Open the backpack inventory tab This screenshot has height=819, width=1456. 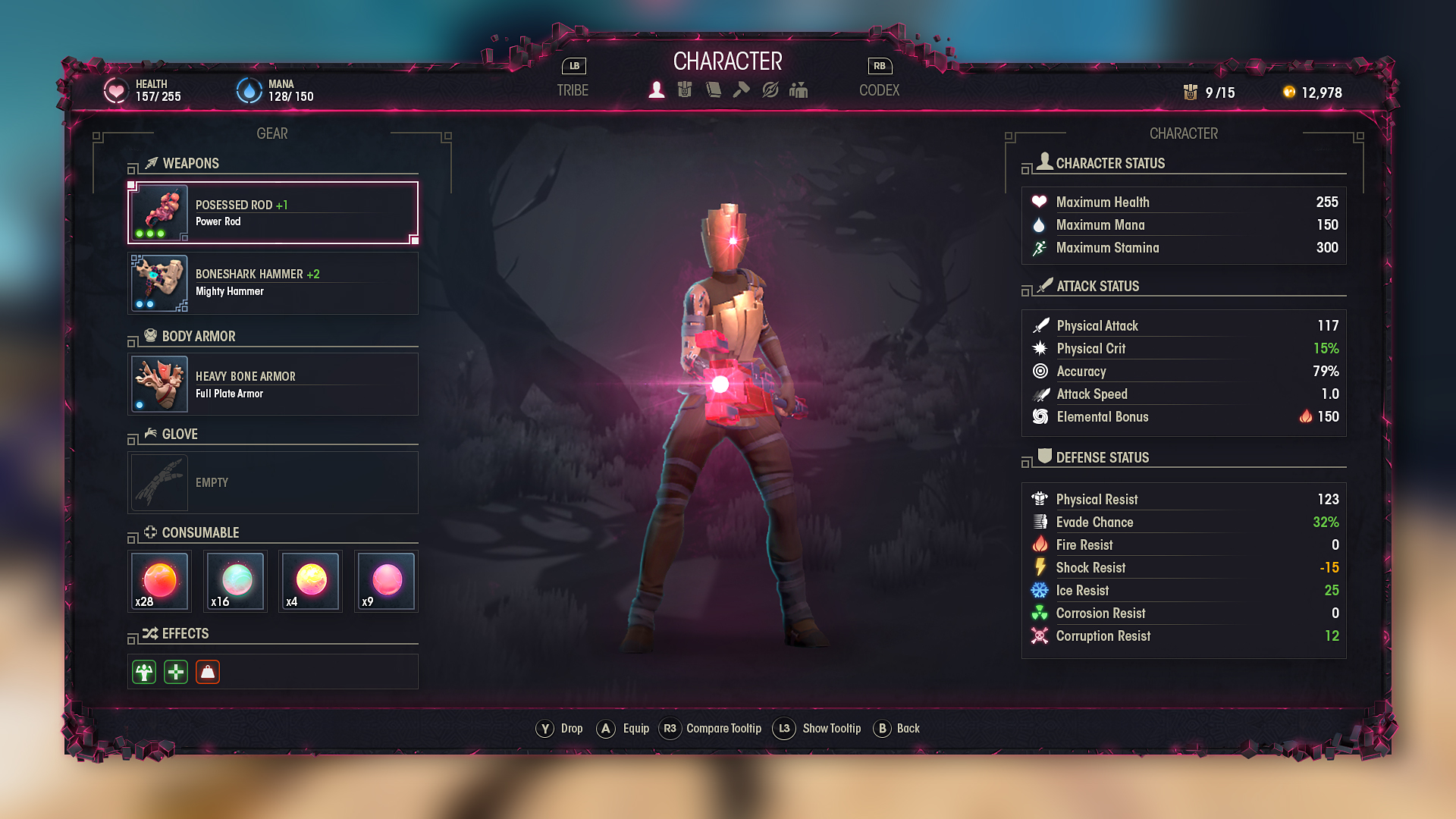(x=685, y=90)
